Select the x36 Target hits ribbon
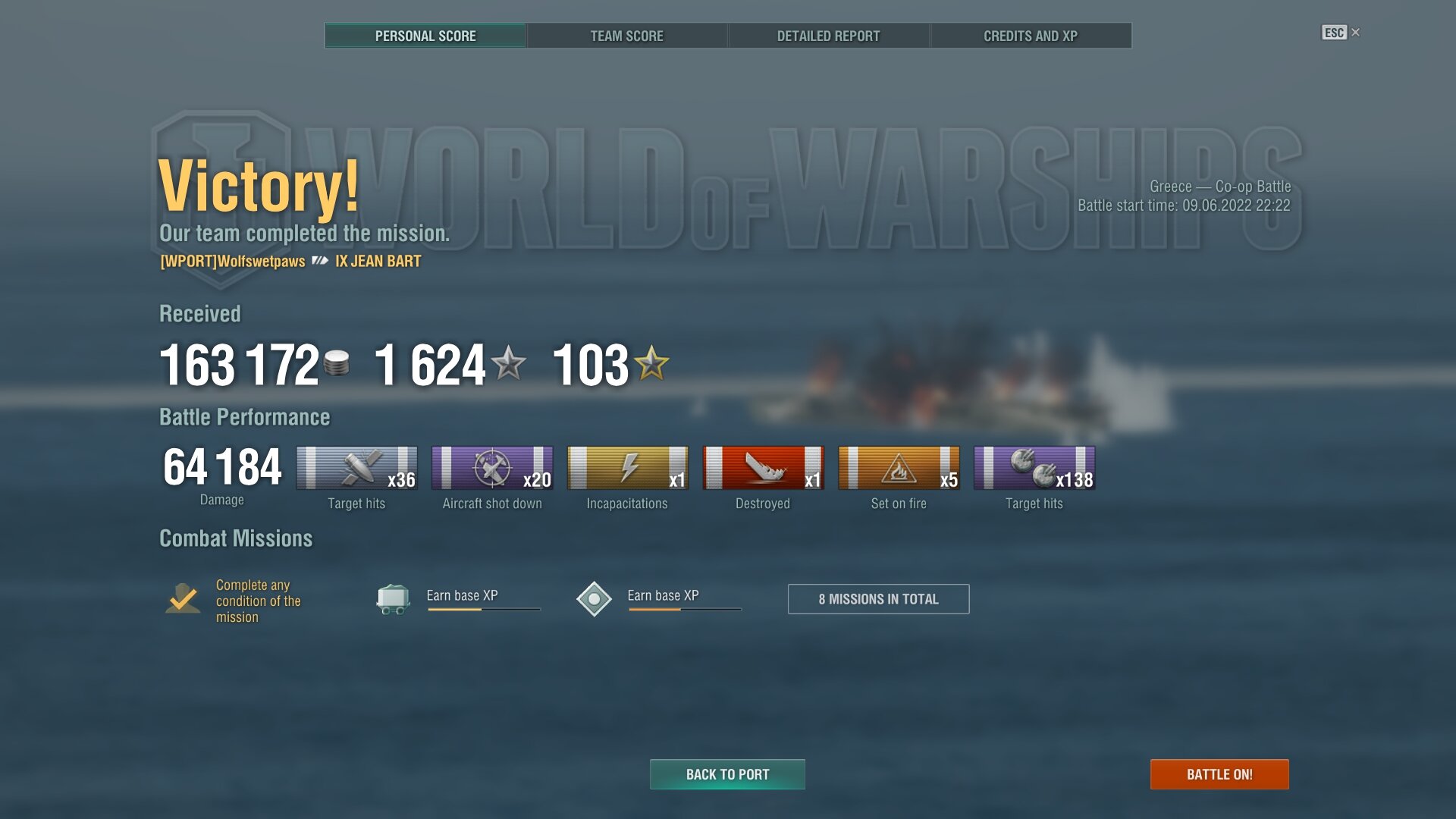 coord(356,468)
